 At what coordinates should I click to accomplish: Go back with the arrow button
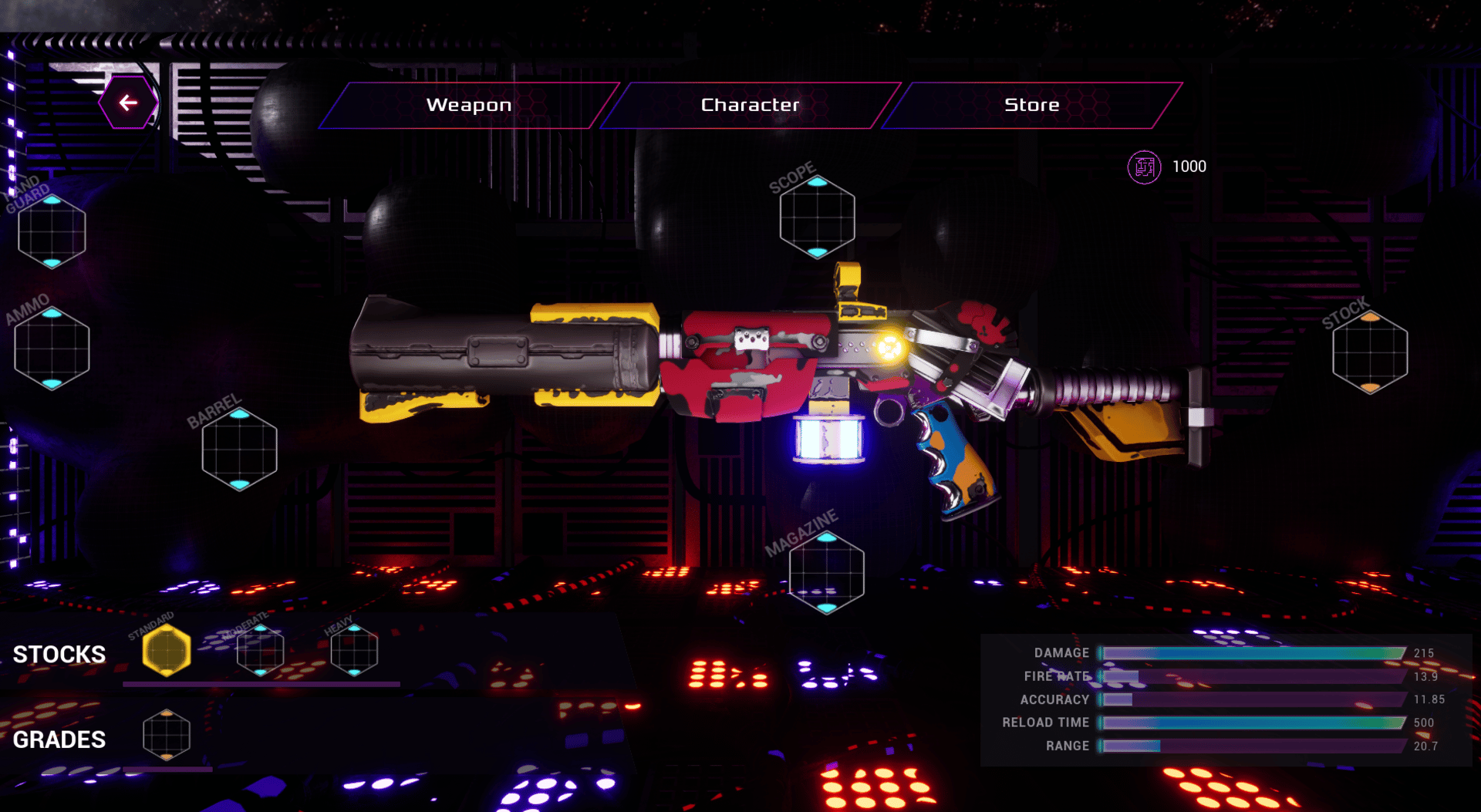click(x=128, y=103)
